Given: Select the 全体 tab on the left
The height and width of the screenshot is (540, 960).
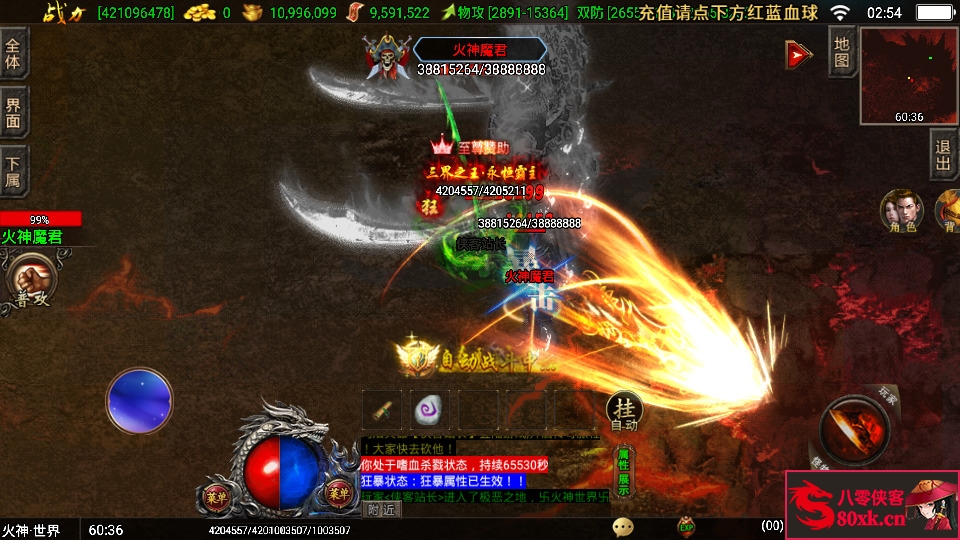Looking at the screenshot, I should click(14, 53).
